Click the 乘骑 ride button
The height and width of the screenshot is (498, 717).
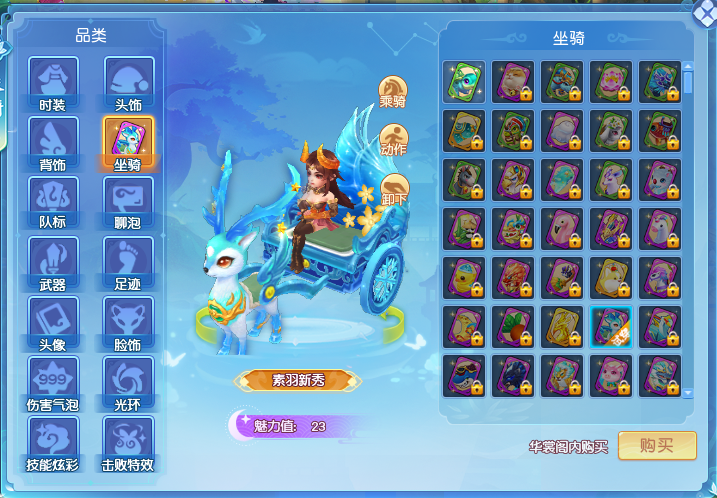coord(393,91)
